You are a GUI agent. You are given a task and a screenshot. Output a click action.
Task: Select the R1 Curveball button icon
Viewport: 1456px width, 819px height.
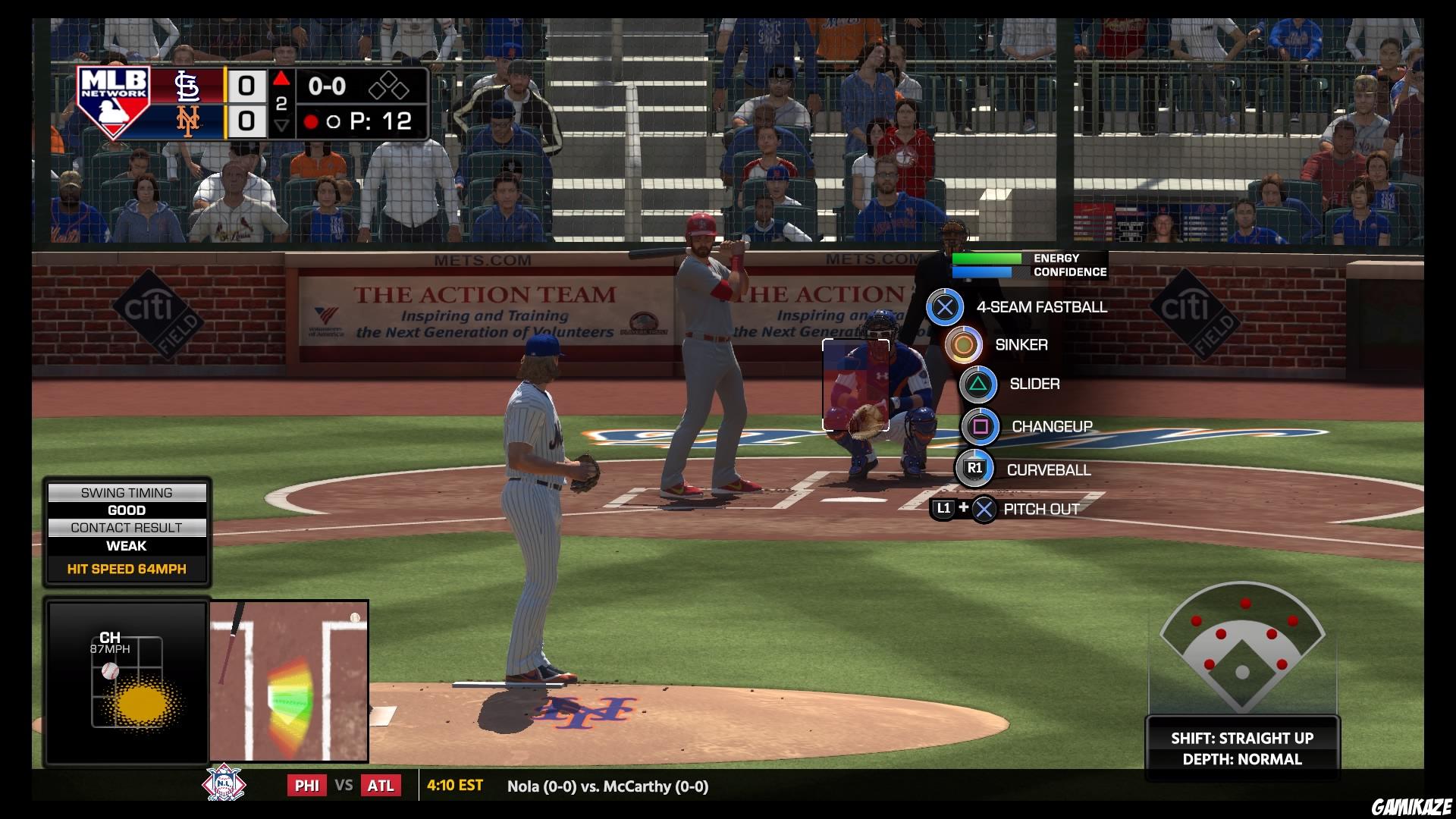(974, 469)
